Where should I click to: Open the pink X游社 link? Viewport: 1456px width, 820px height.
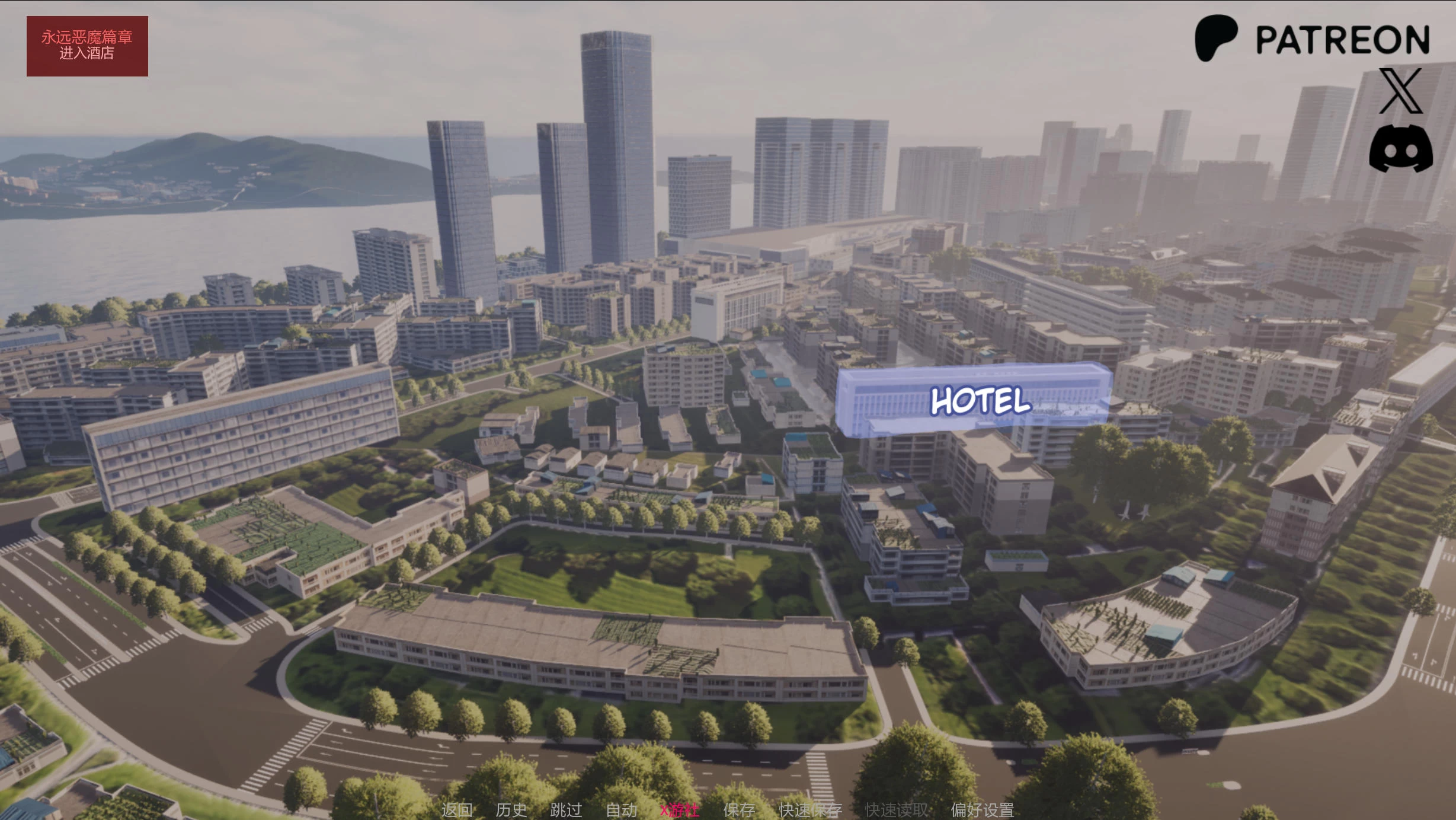680,810
